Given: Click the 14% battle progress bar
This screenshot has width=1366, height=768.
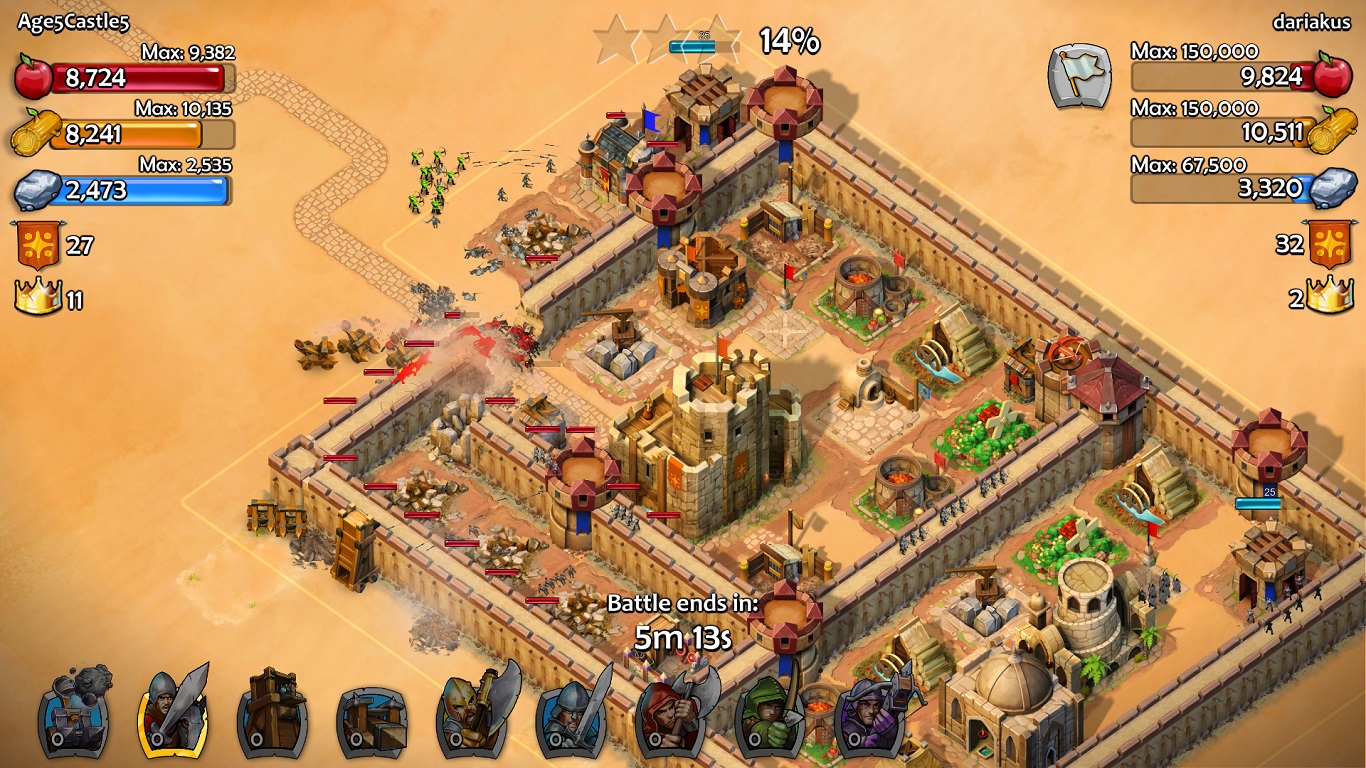Looking at the screenshot, I should click(x=702, y=44).
